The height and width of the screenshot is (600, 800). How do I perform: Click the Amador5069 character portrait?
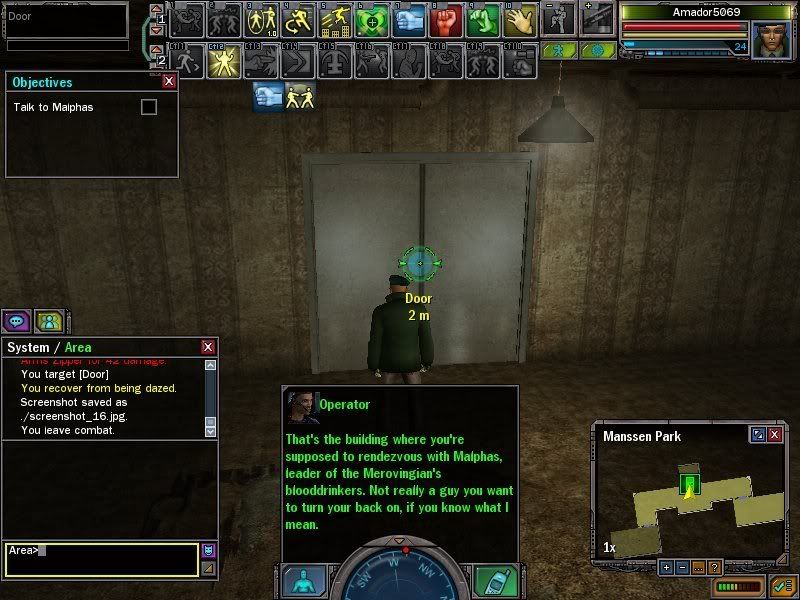770,38
